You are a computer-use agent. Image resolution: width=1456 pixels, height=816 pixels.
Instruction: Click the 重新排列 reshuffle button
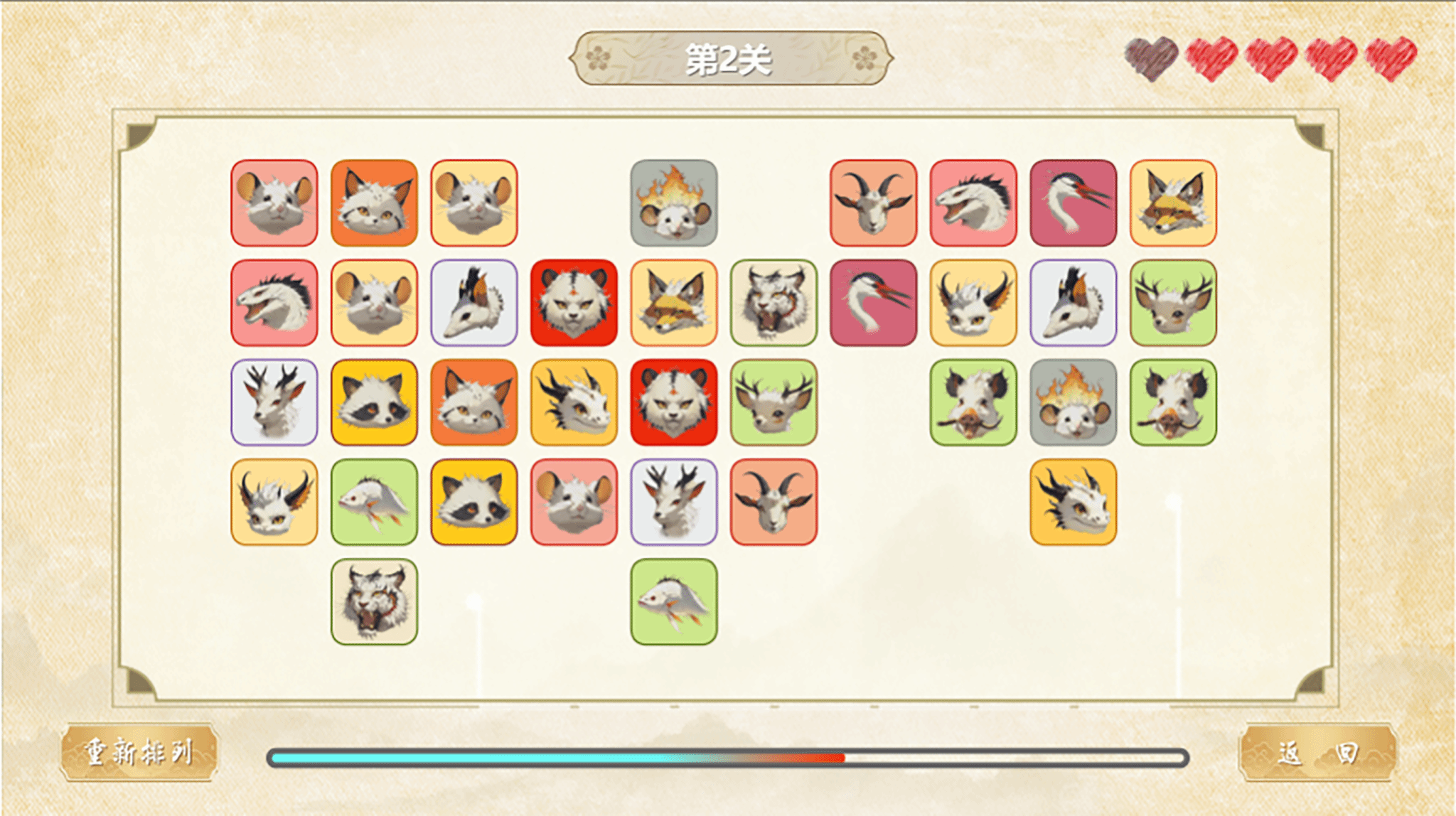pyautogui.click(x=139, y=752)
